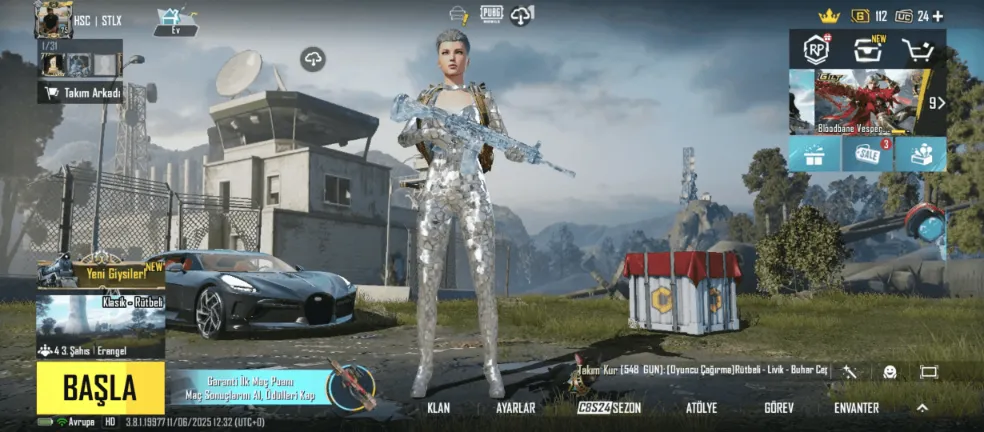Open the GÖREV missions menu
The width and height of the screenshot is (984, 432).
(778, 408)
